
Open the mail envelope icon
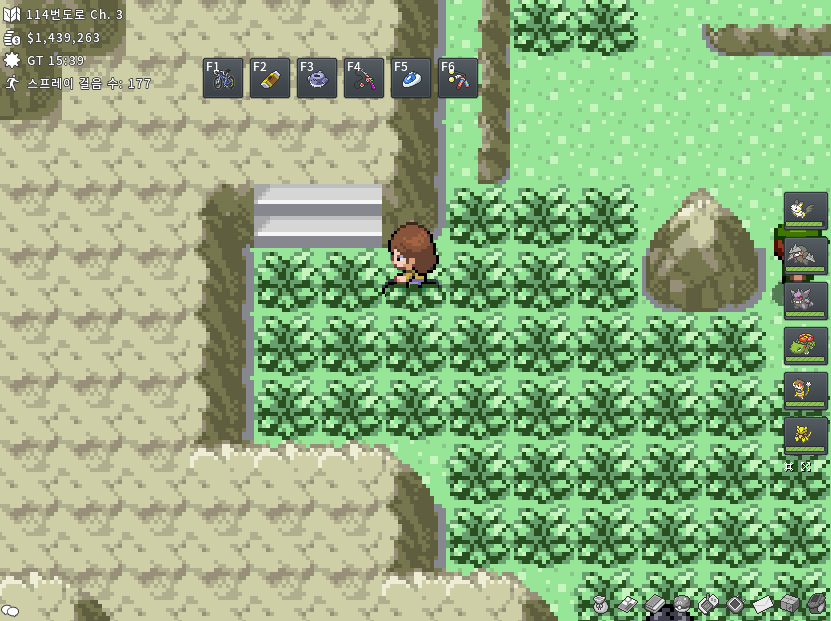[x=763, y=604]
